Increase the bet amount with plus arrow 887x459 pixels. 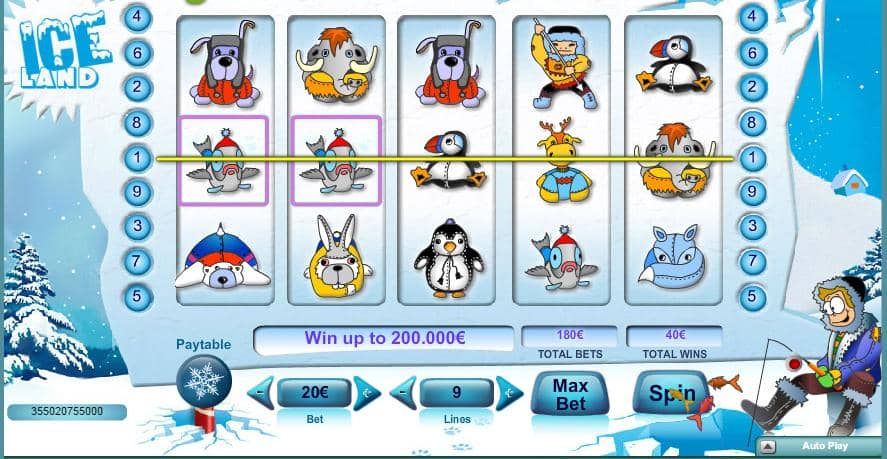[367, 393]
